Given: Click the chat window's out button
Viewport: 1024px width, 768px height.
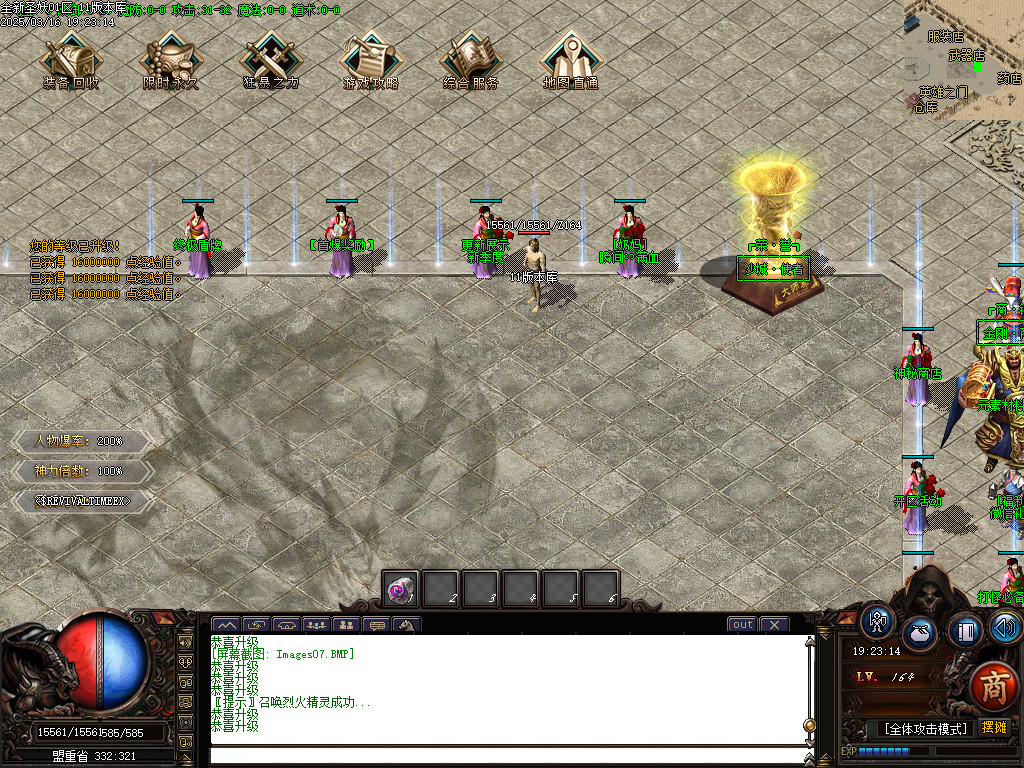Looking at the screenshot, I should pyautogui.click(x=742, y=625).
